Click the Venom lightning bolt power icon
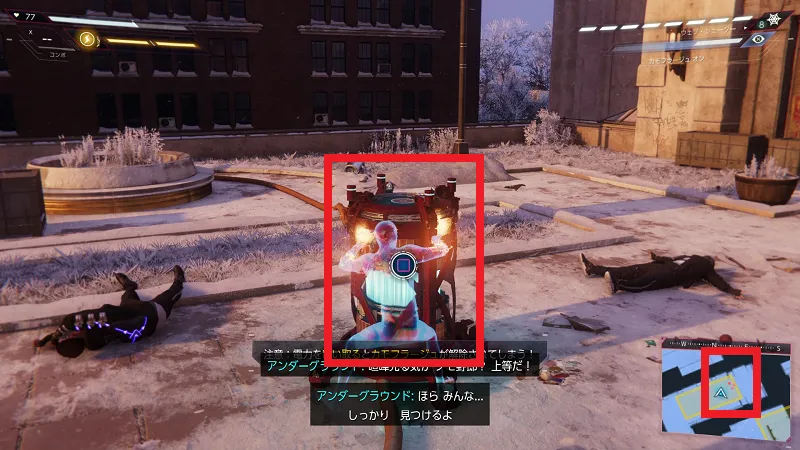 pyautogui.click(x=87, y=39)
